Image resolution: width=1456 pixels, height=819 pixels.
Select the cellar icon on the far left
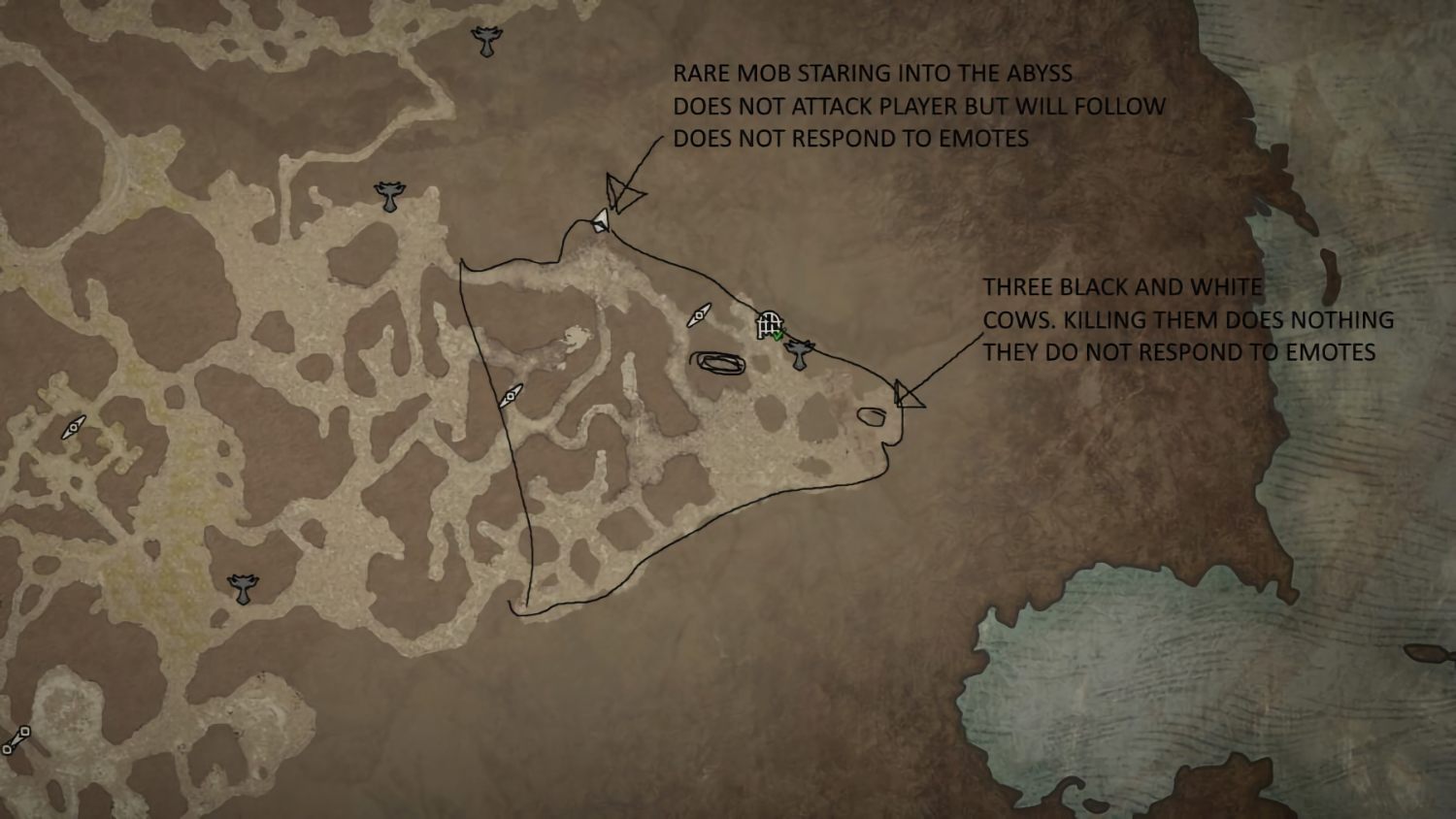point(72,427)
